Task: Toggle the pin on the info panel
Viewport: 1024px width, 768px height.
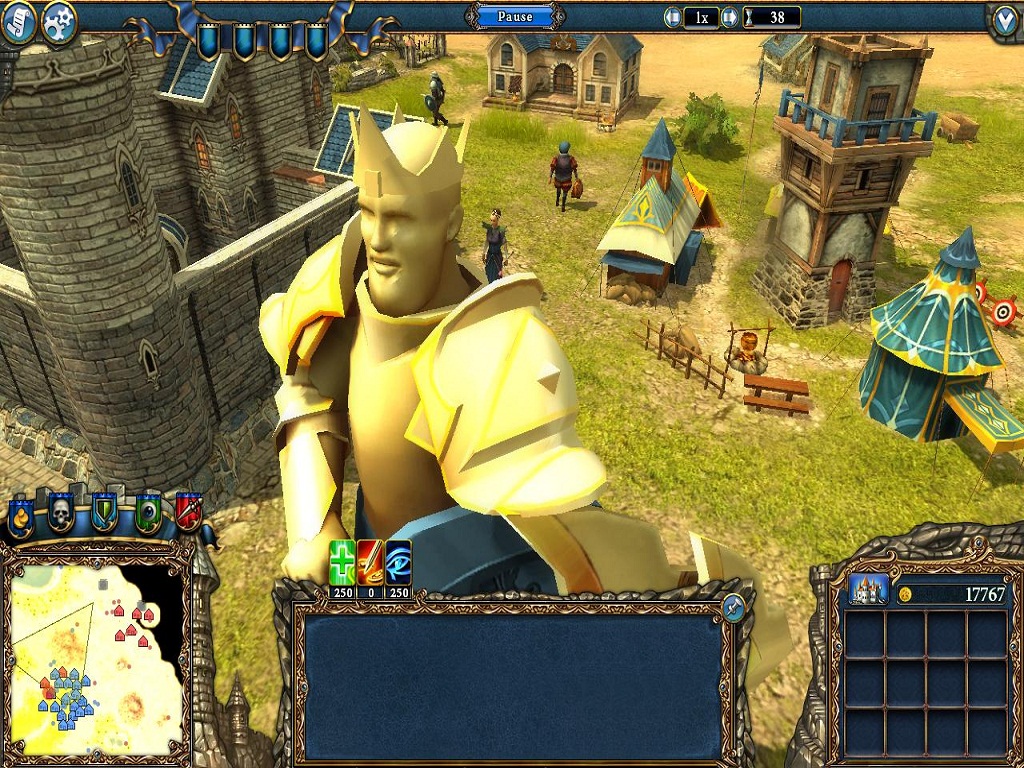Action: tap(733, 607)
